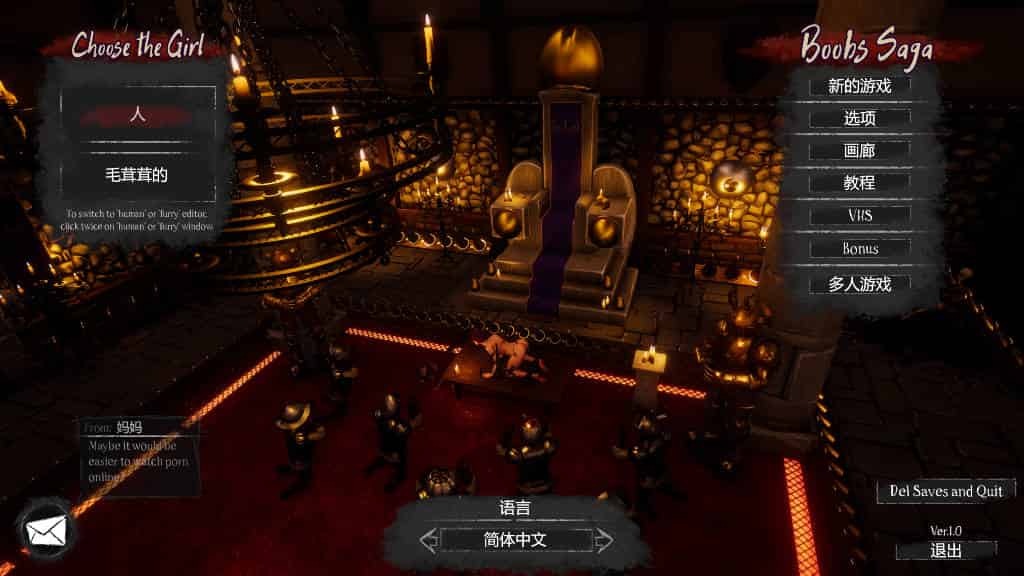Select the 人 human girl option
Viewport: 1024px width, 576px height.
click(138, 114)
